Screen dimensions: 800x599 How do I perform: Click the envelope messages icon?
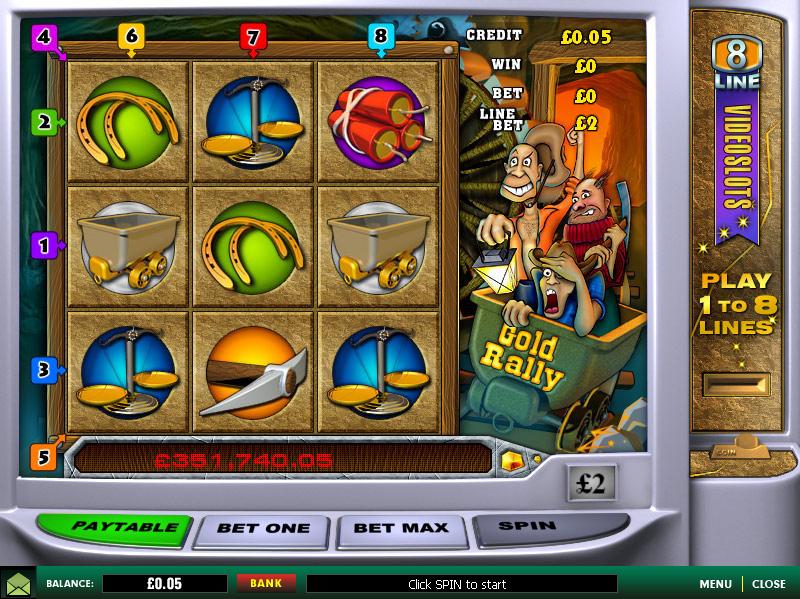coord(17,583)
